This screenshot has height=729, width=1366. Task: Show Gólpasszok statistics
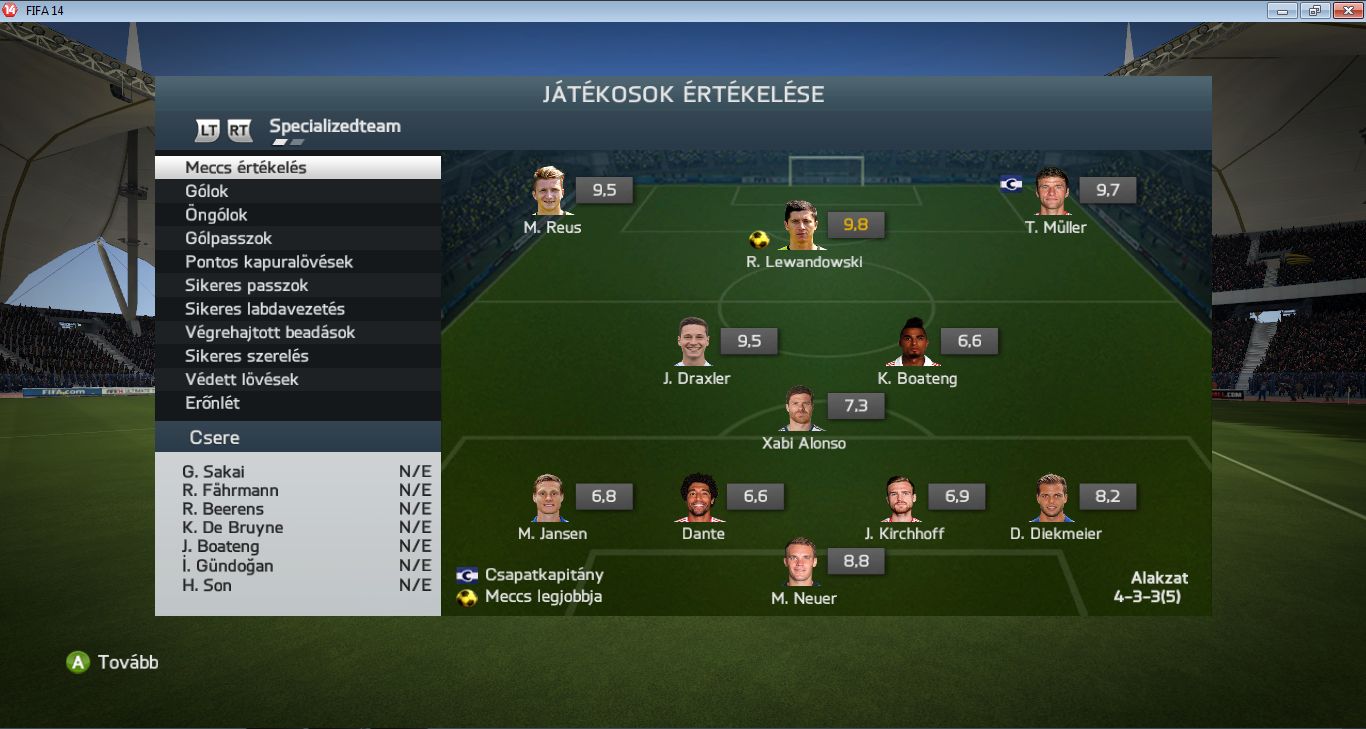pyautogui.click(x=297, y=238)
